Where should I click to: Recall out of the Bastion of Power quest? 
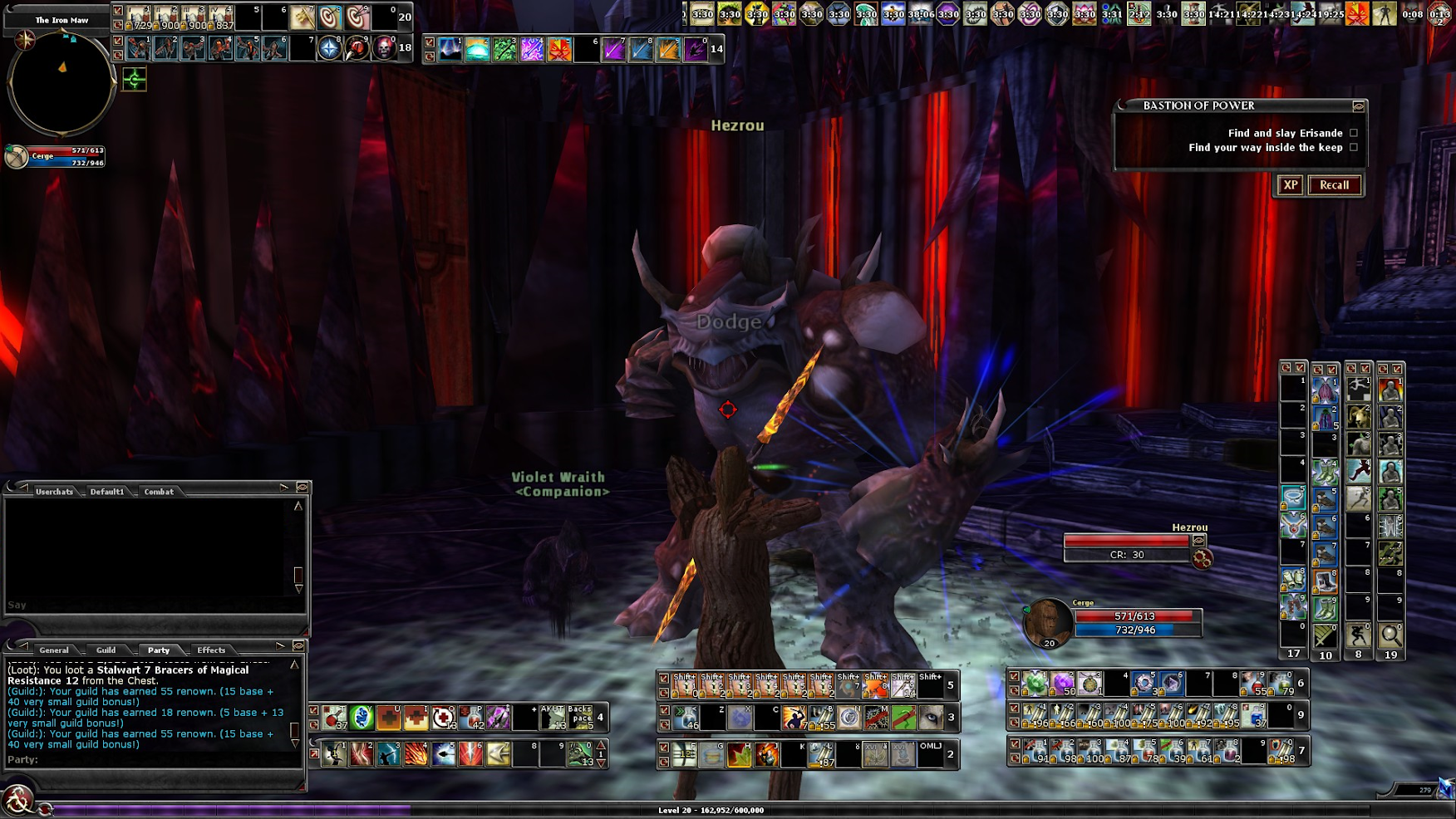click(x=1334, y=185)
